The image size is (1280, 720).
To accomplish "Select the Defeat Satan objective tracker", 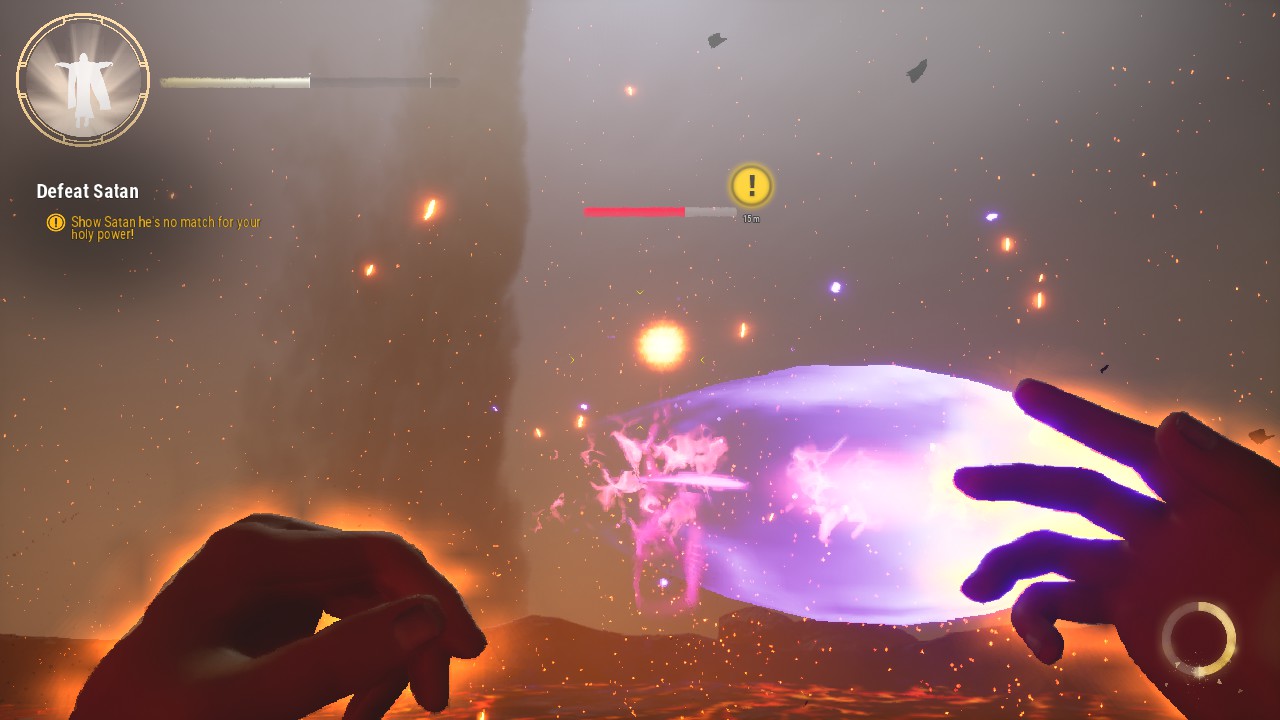I will (88, 191).
